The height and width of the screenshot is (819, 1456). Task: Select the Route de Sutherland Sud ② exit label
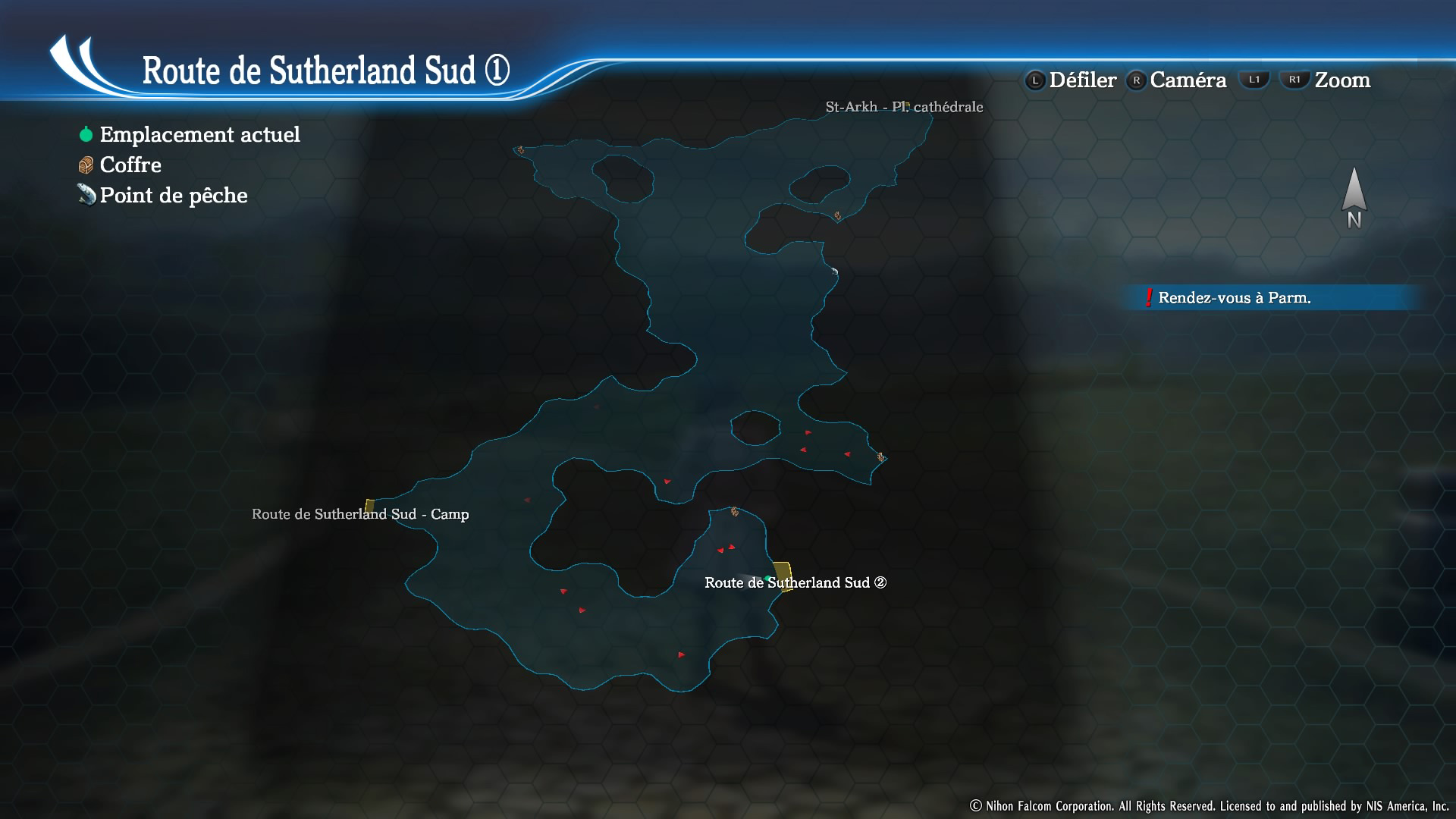click(x=795, y=582)
